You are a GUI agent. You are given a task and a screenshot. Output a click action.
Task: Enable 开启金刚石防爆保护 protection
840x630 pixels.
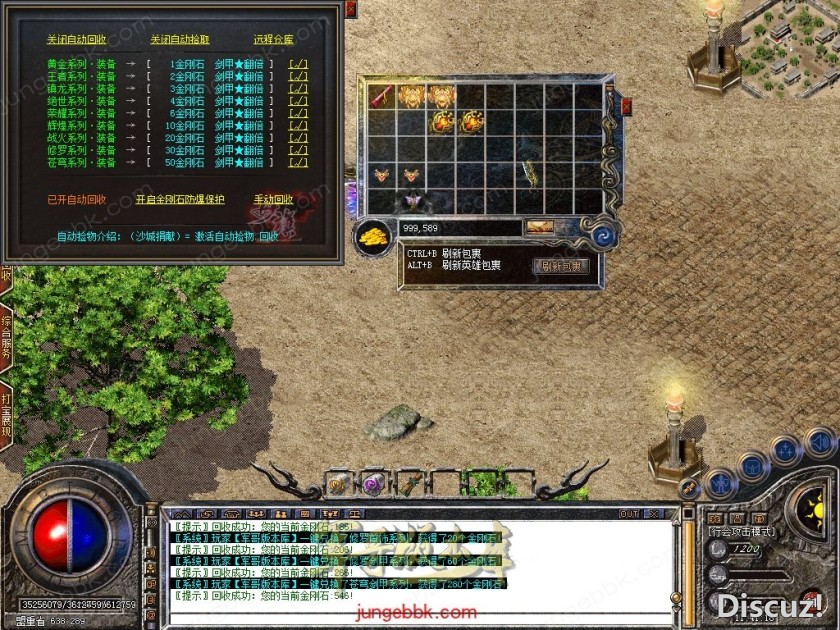pos(180,199)
